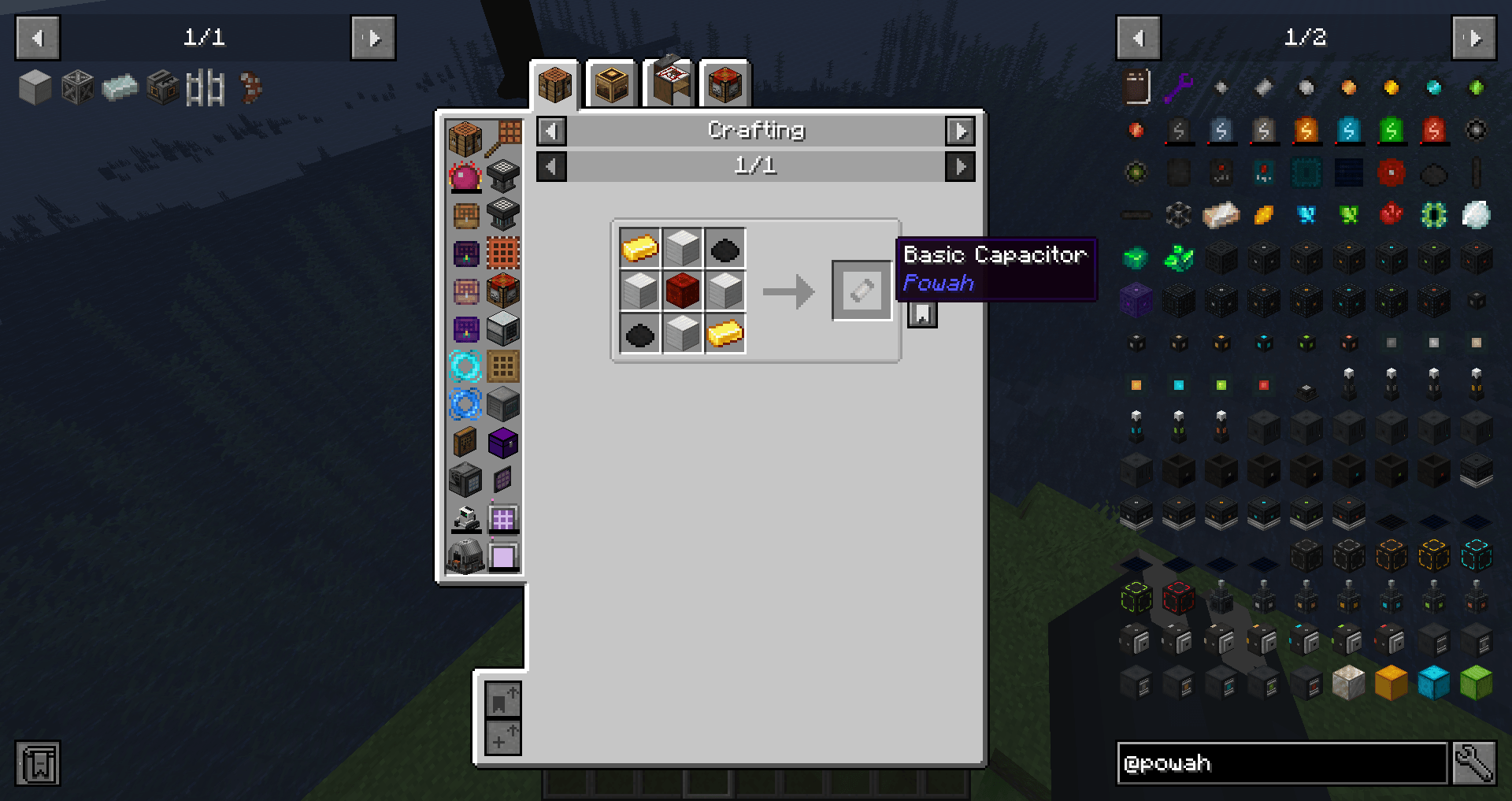
Task: Click the plus bookmark toggle under the recipe panel
Action: (x=502, y=739)
